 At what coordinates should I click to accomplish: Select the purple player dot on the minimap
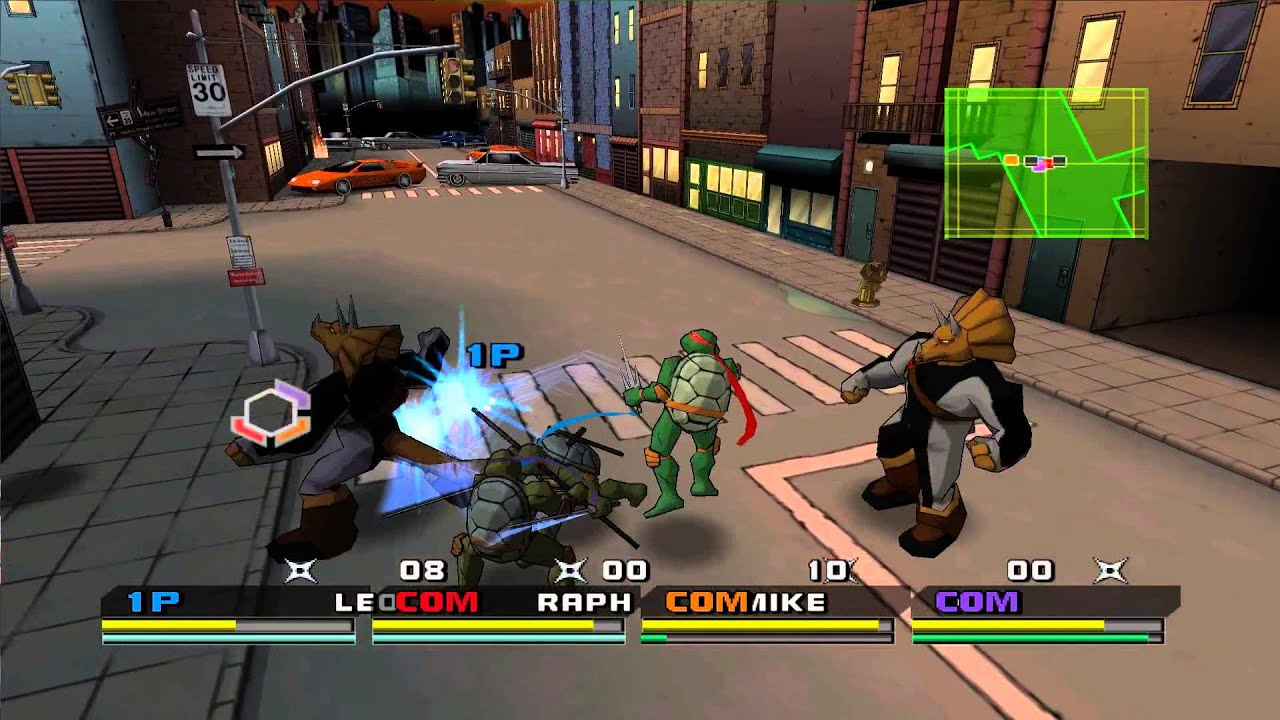coord(1040,167)
